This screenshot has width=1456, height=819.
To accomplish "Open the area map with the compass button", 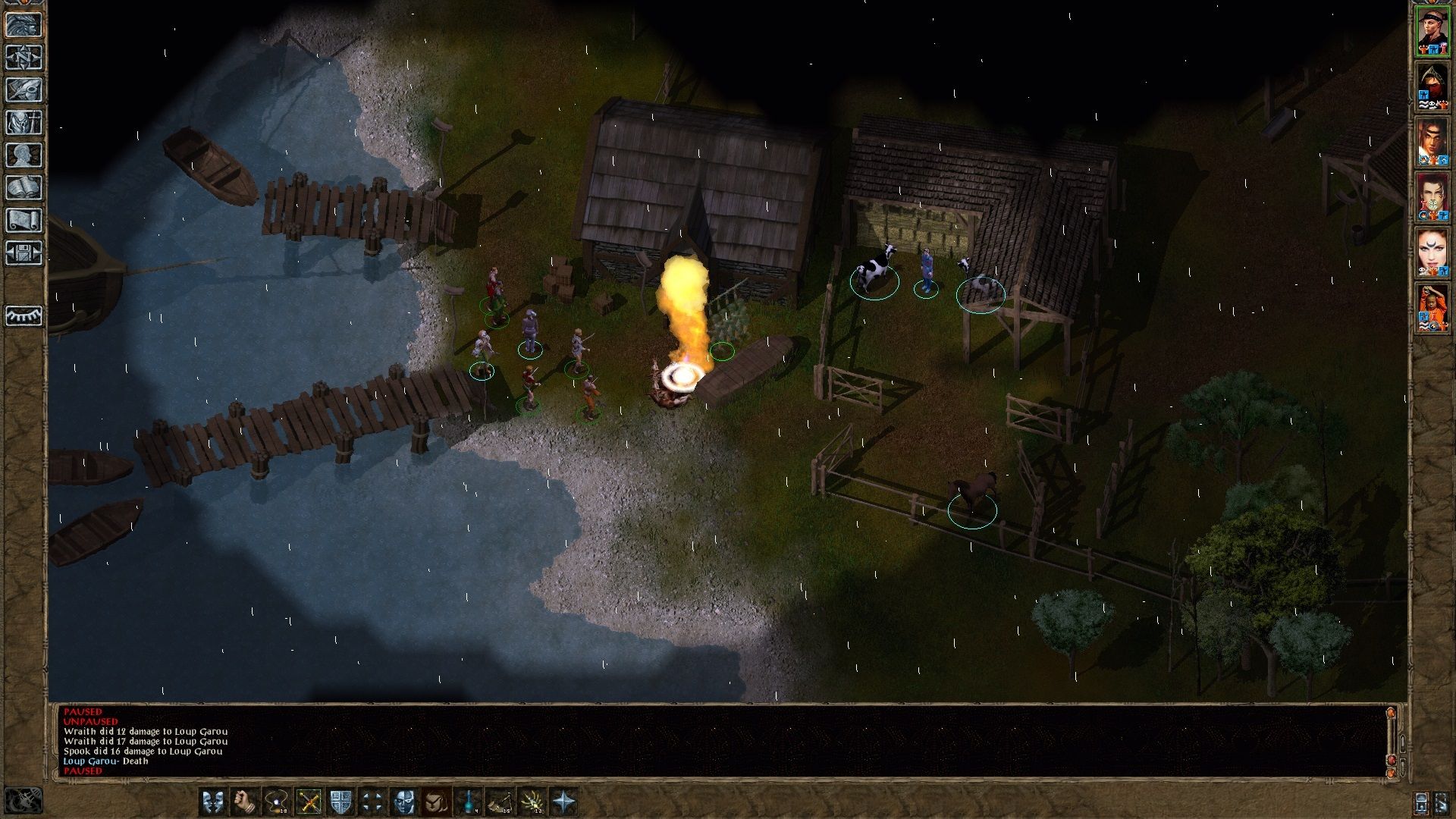I will pyautogui.click(x=24, y=58).
